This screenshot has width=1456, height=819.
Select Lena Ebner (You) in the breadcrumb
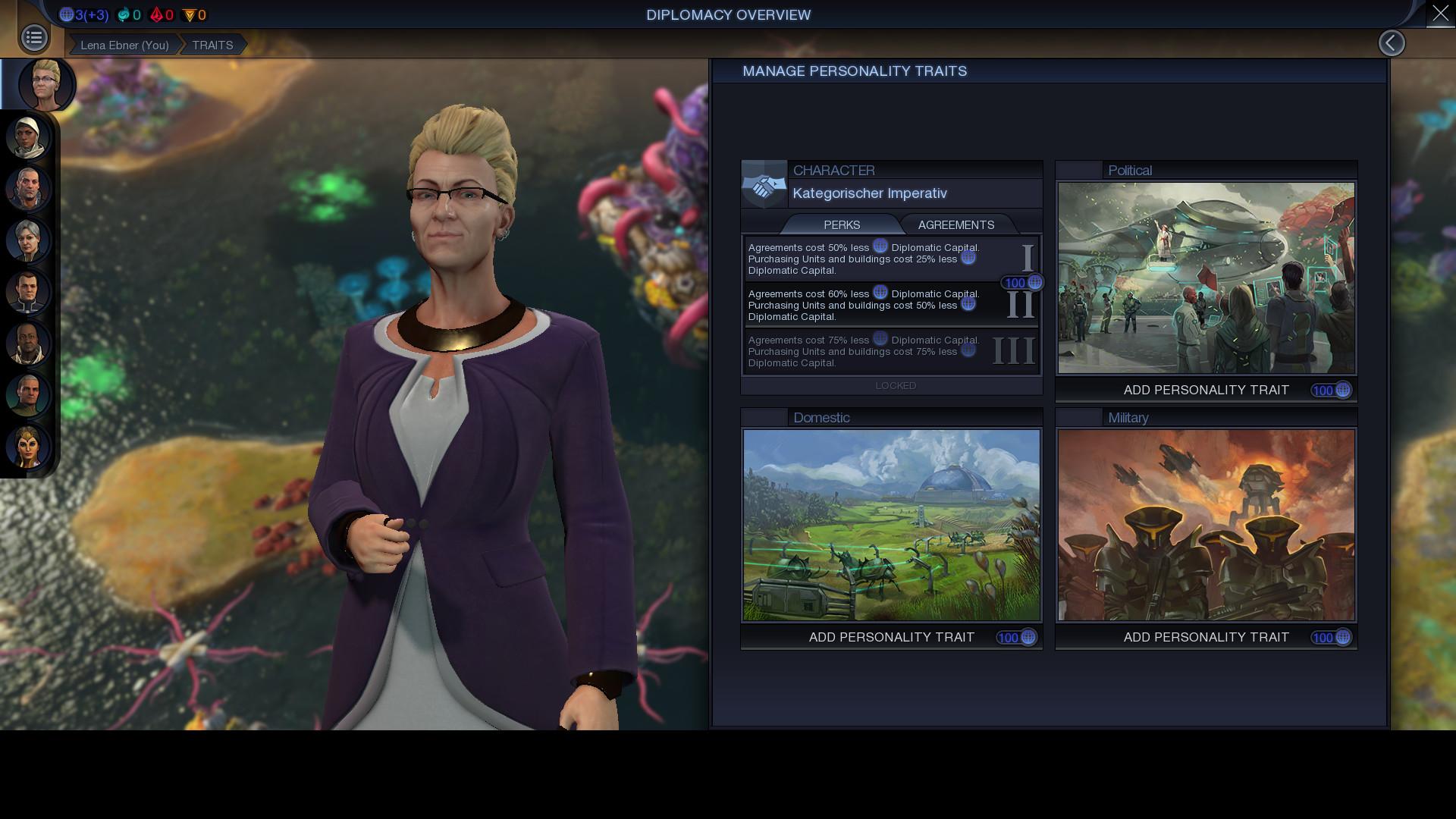pos(124,45)
